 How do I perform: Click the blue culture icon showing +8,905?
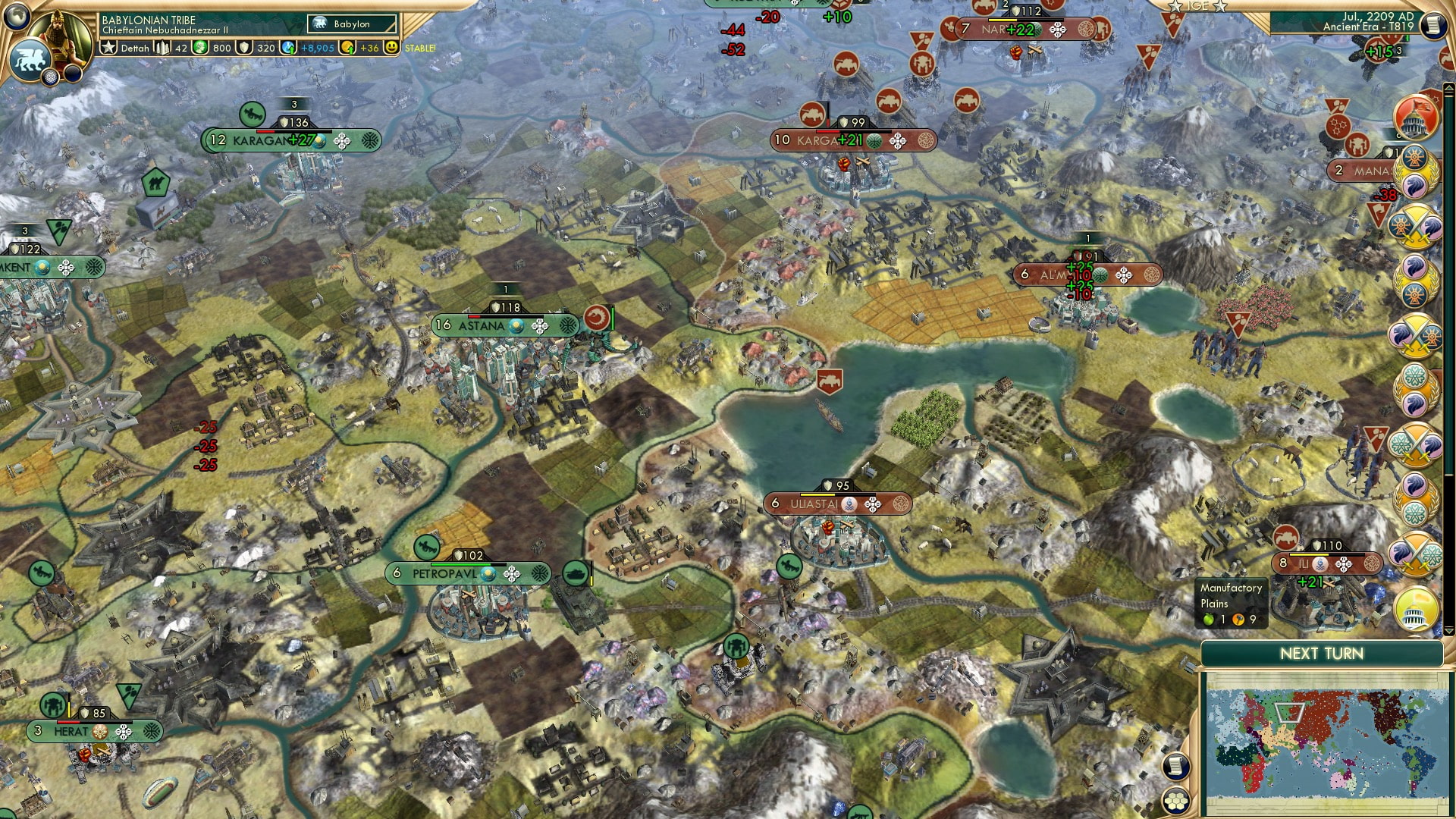289,49
